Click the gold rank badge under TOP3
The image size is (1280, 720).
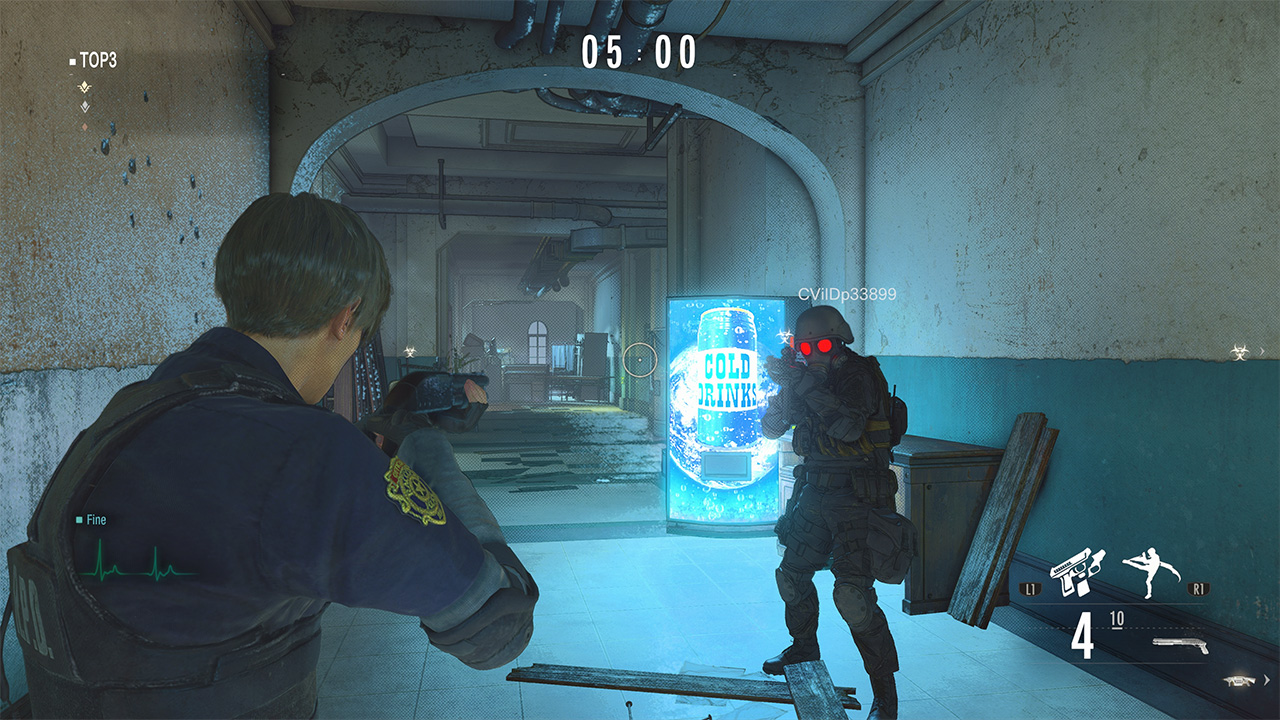pyautogui.click(x=84, y=86)
